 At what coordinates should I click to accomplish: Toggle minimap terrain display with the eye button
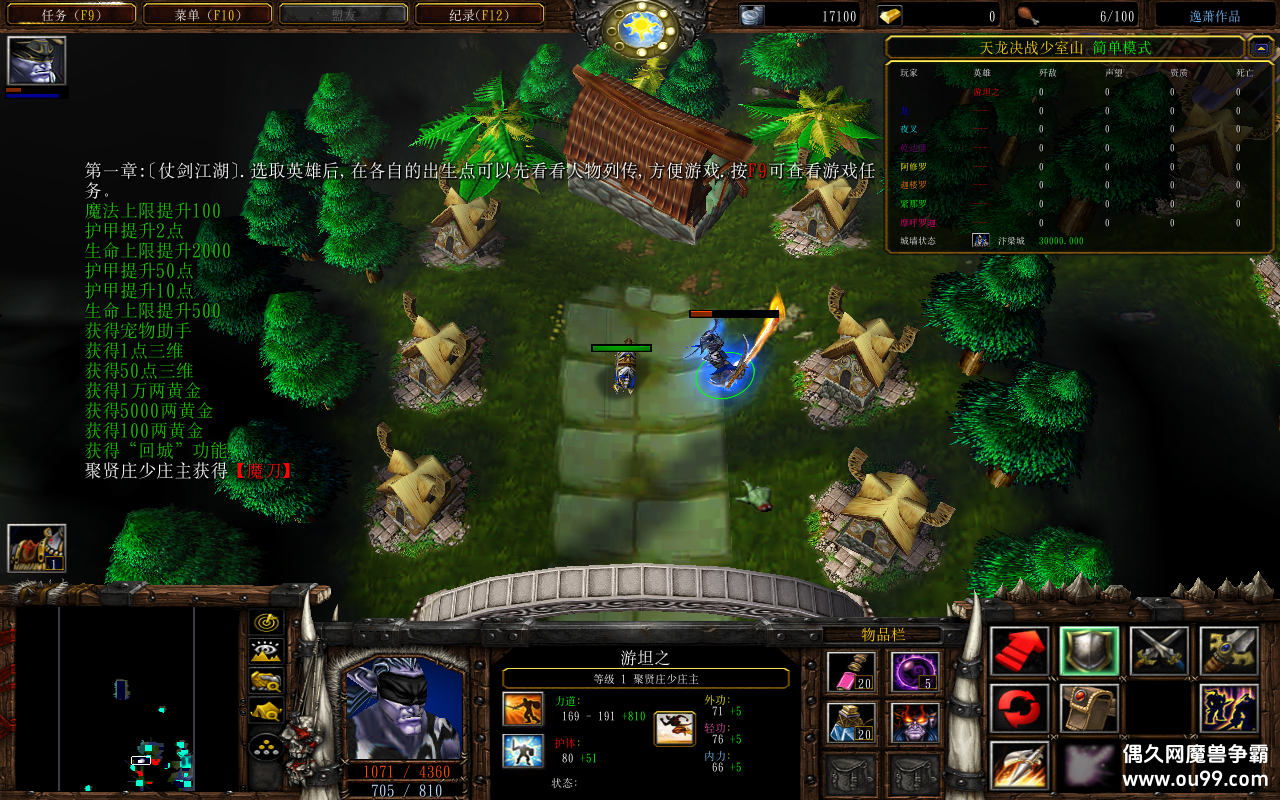pyautogui.click(x=266, y=652)
